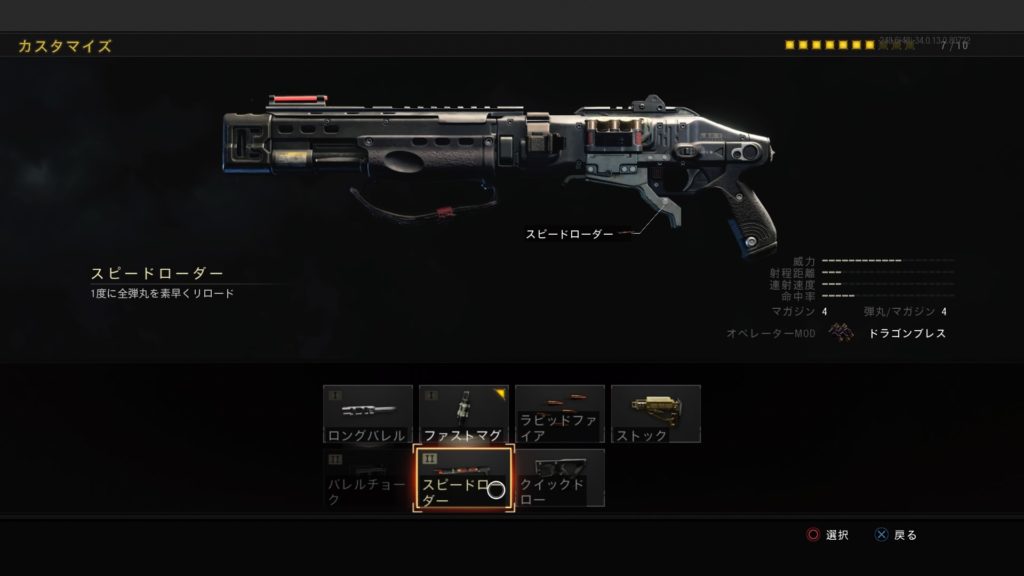
Task: Choose the クイックドロー attachment slot
Action: coord(559,478)
